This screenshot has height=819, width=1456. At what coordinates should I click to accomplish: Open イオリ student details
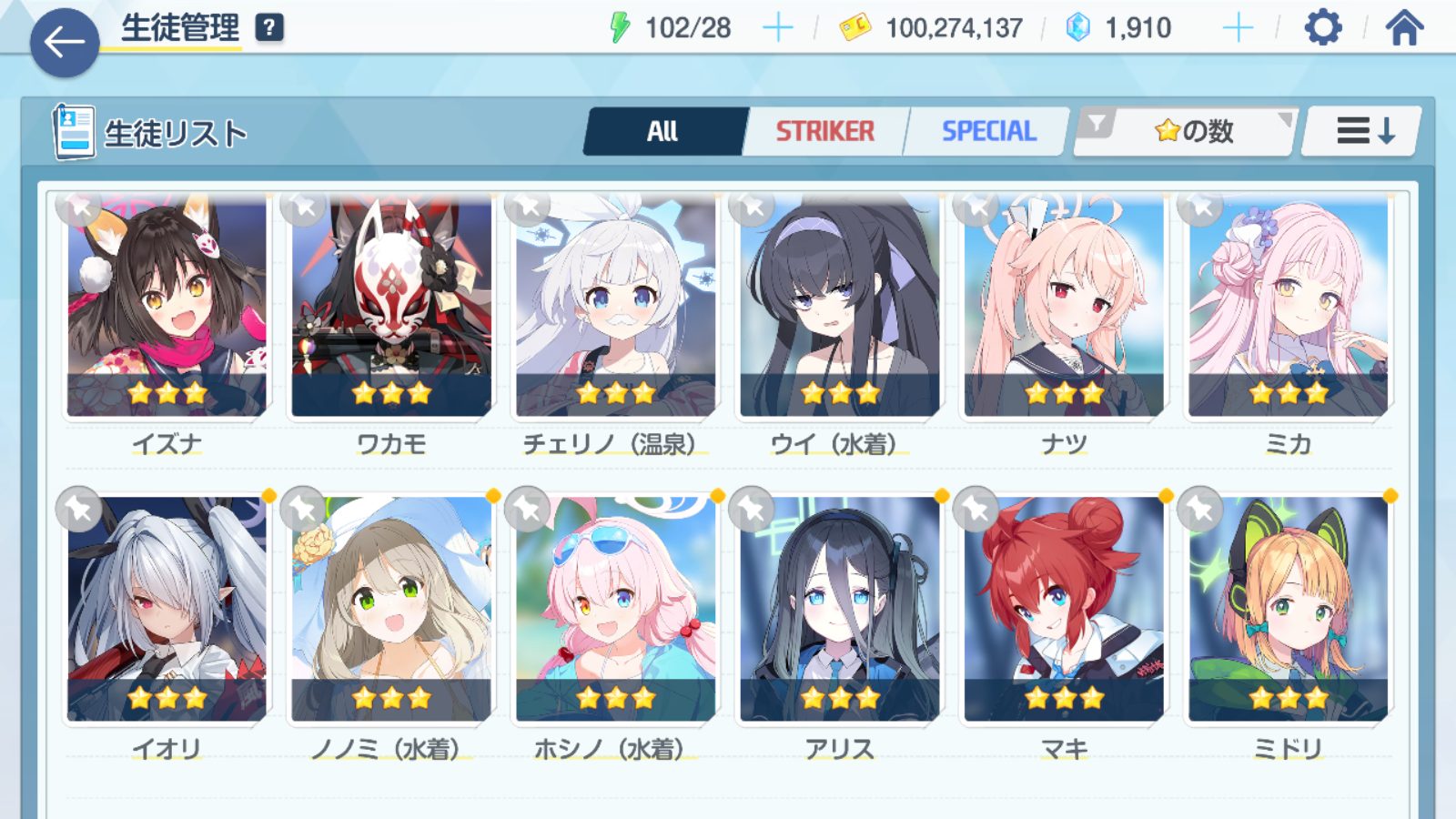tap(167, 609)
